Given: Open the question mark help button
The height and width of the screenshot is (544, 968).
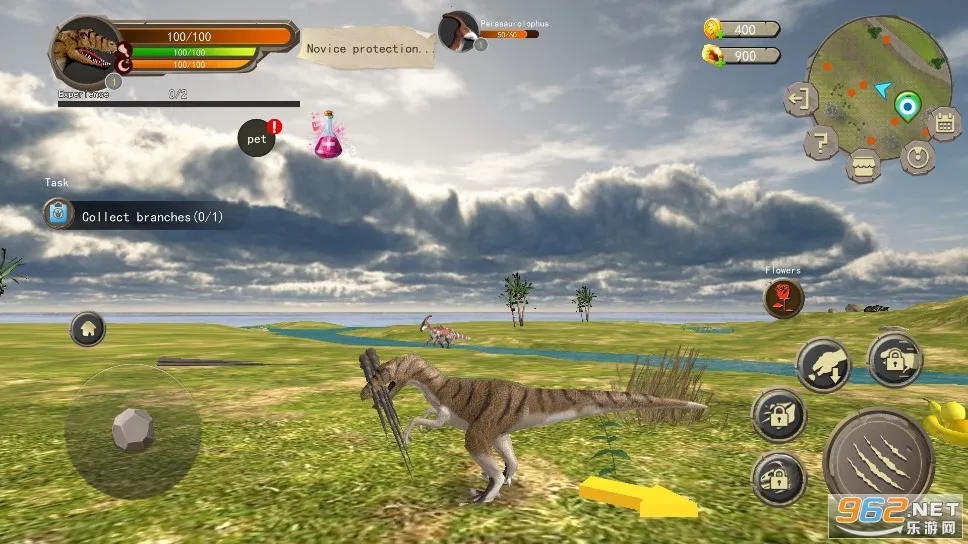Looking at the screenshot, I should [x=821, y=142].
